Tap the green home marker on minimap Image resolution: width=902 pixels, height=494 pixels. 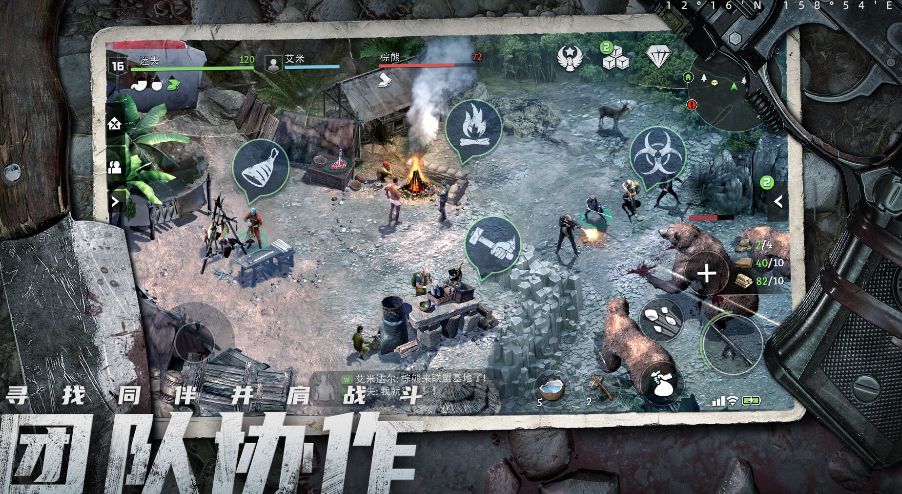[689, 77]
